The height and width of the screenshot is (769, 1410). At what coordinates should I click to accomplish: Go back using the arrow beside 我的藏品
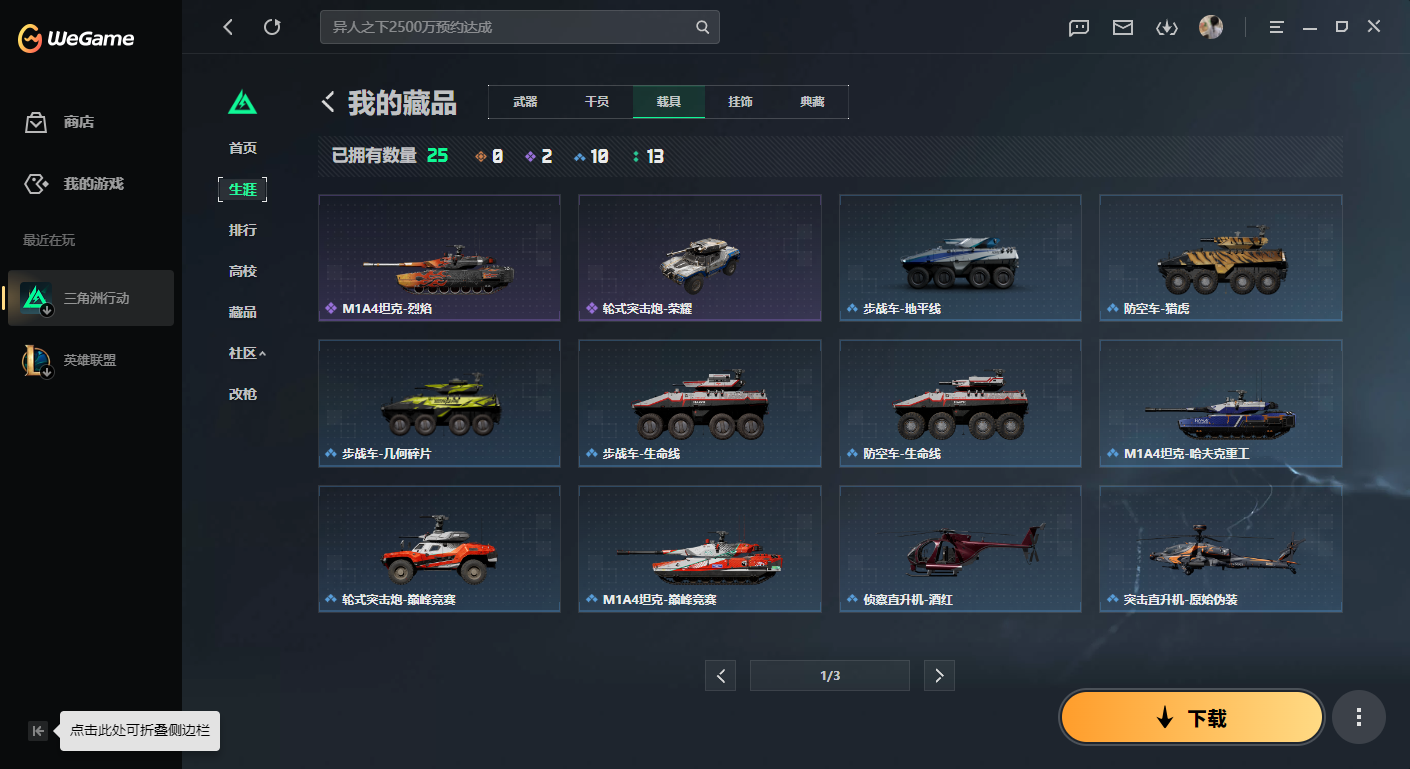pos(327,101)
